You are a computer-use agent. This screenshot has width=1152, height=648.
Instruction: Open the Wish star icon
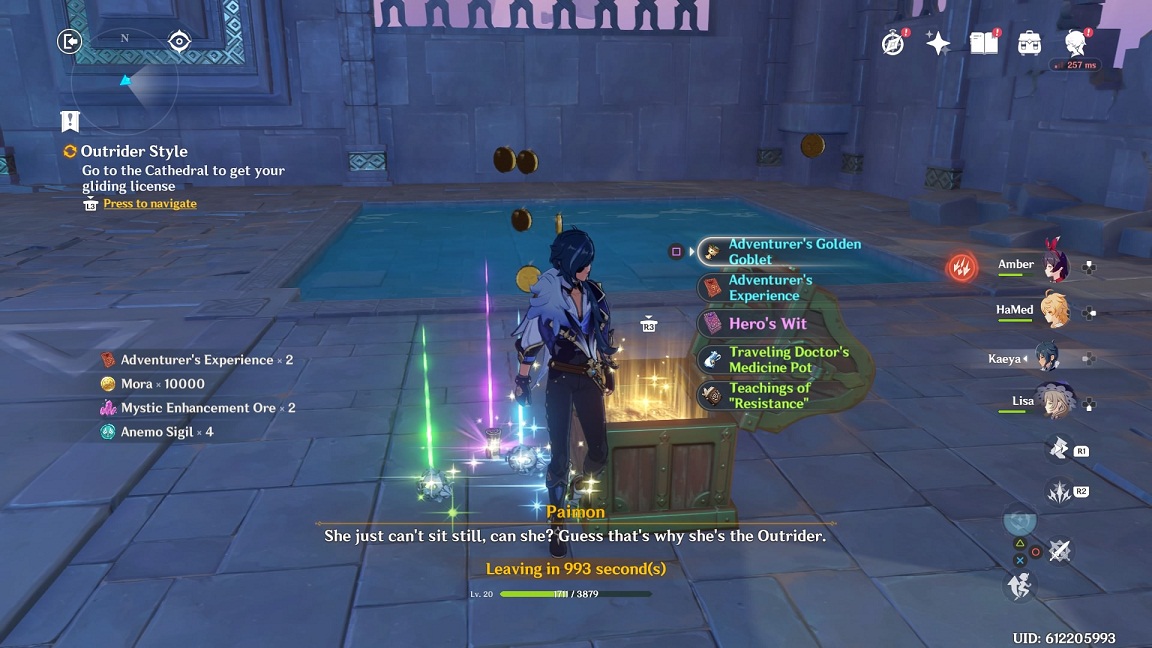pos(938,43)
